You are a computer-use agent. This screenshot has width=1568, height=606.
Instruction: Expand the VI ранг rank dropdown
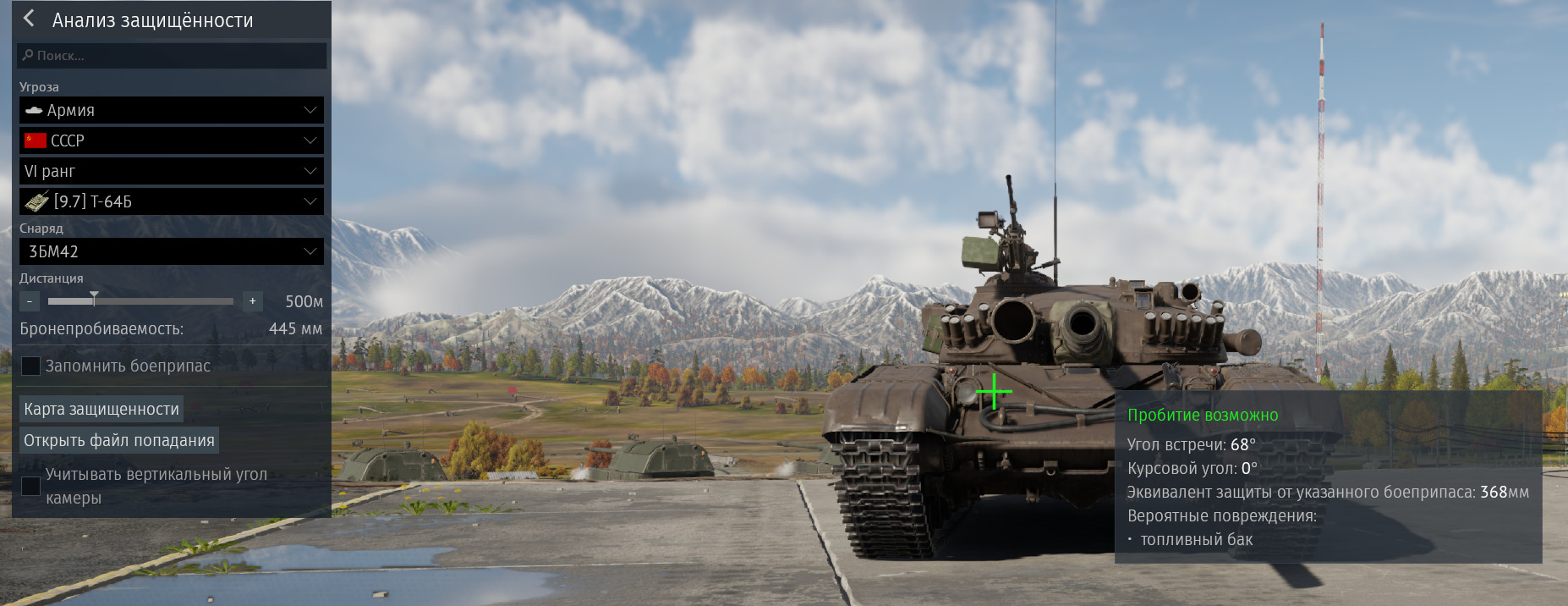172,171
